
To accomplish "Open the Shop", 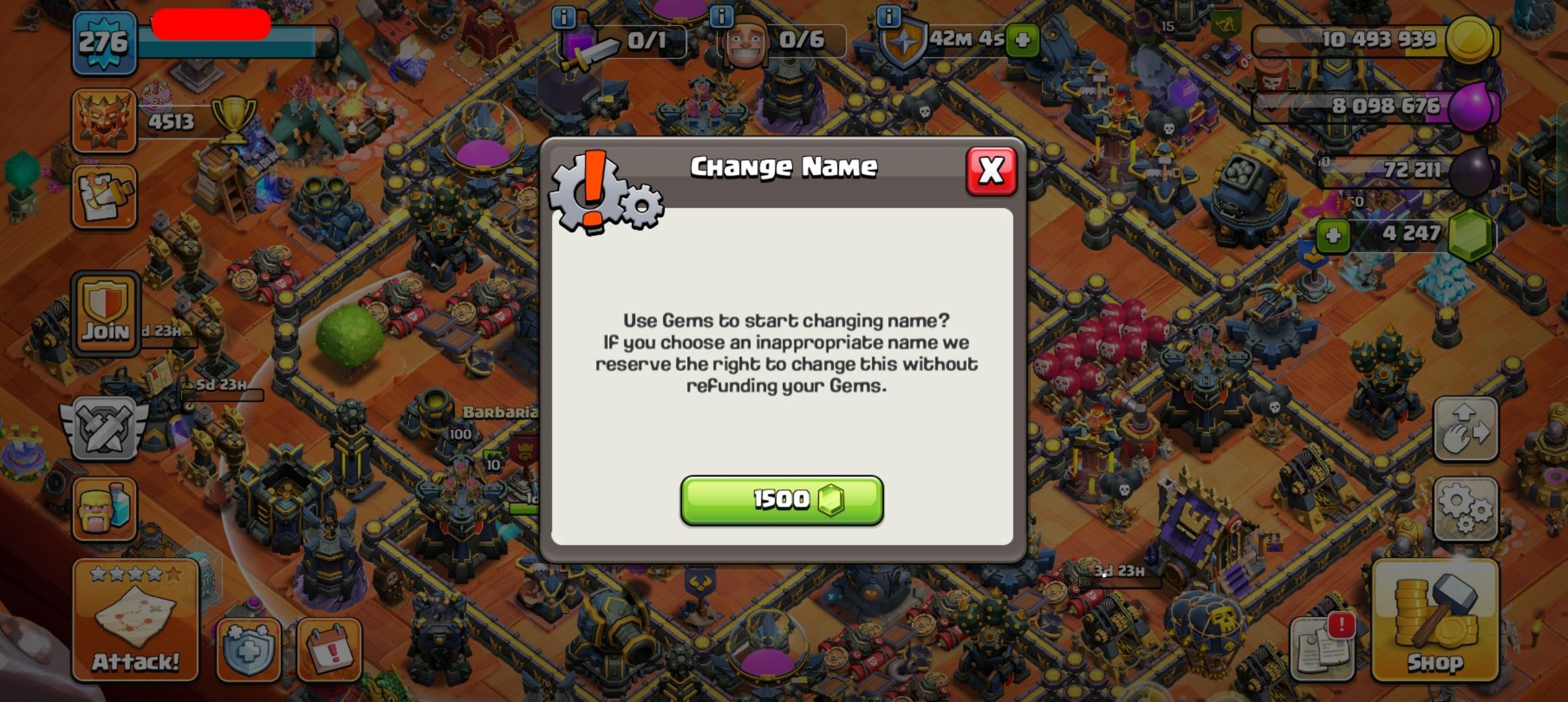I will (1435, 621).
